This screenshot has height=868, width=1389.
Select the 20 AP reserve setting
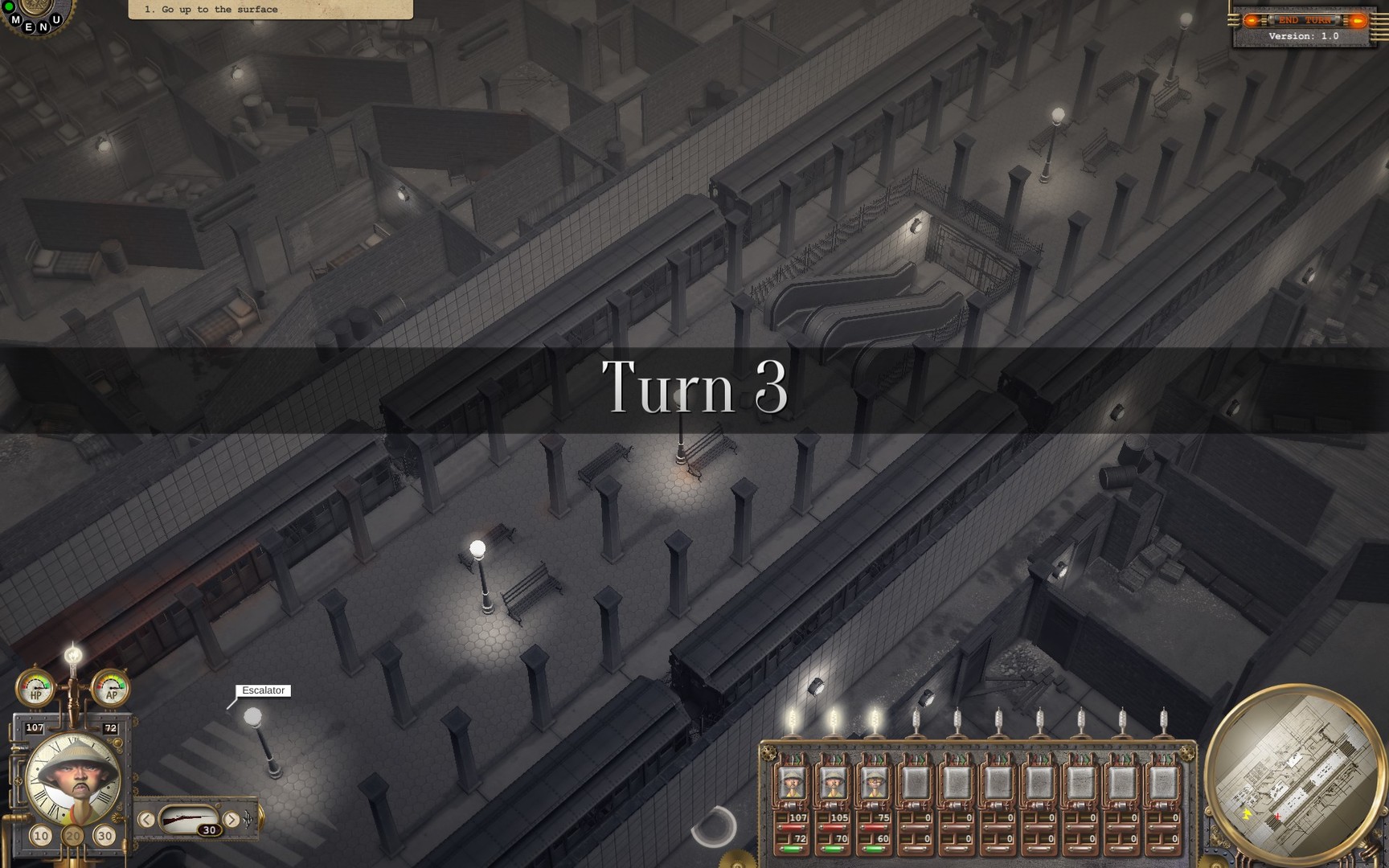72,835
